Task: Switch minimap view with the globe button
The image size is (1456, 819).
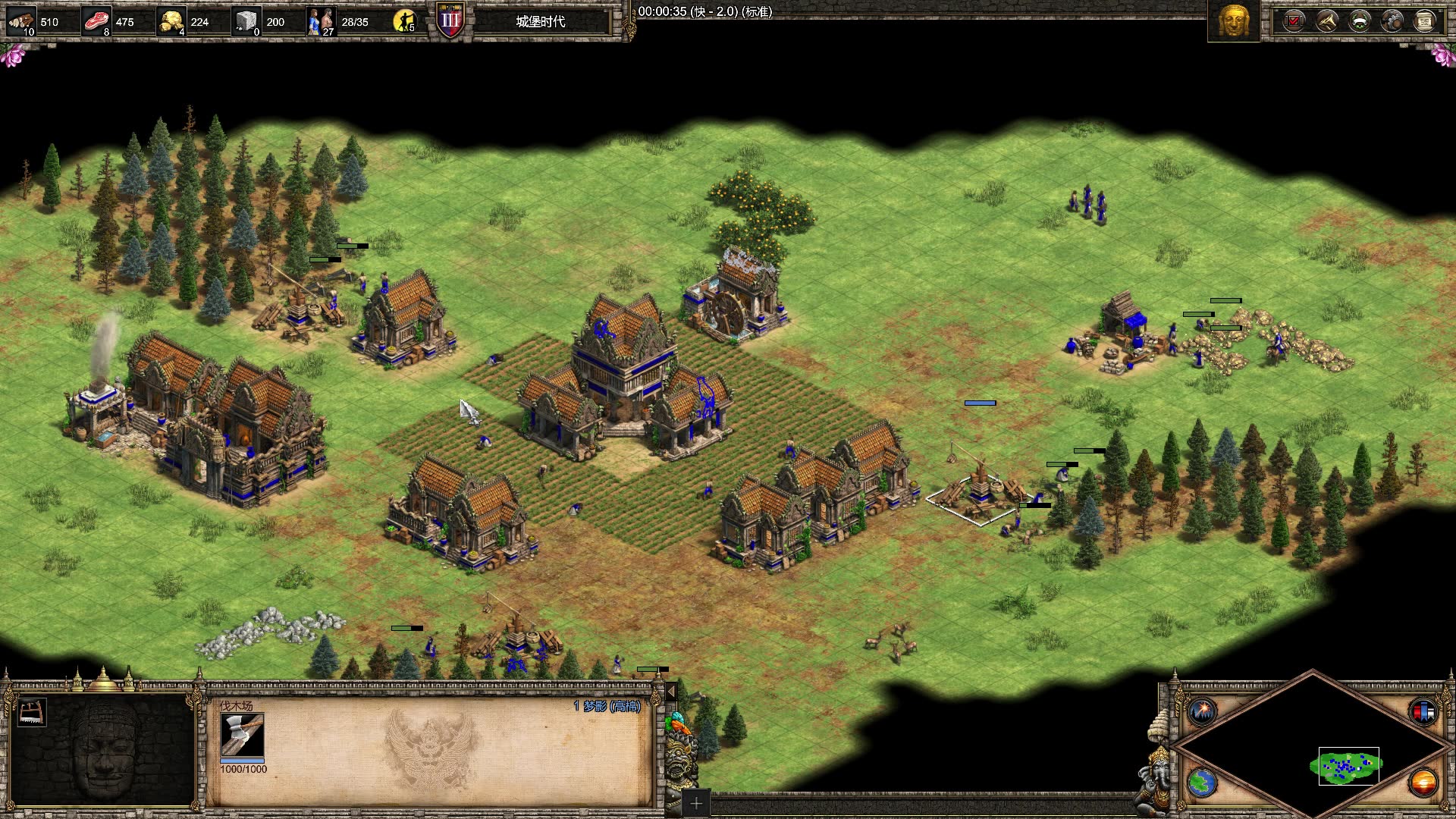Action: [1202, 783]
